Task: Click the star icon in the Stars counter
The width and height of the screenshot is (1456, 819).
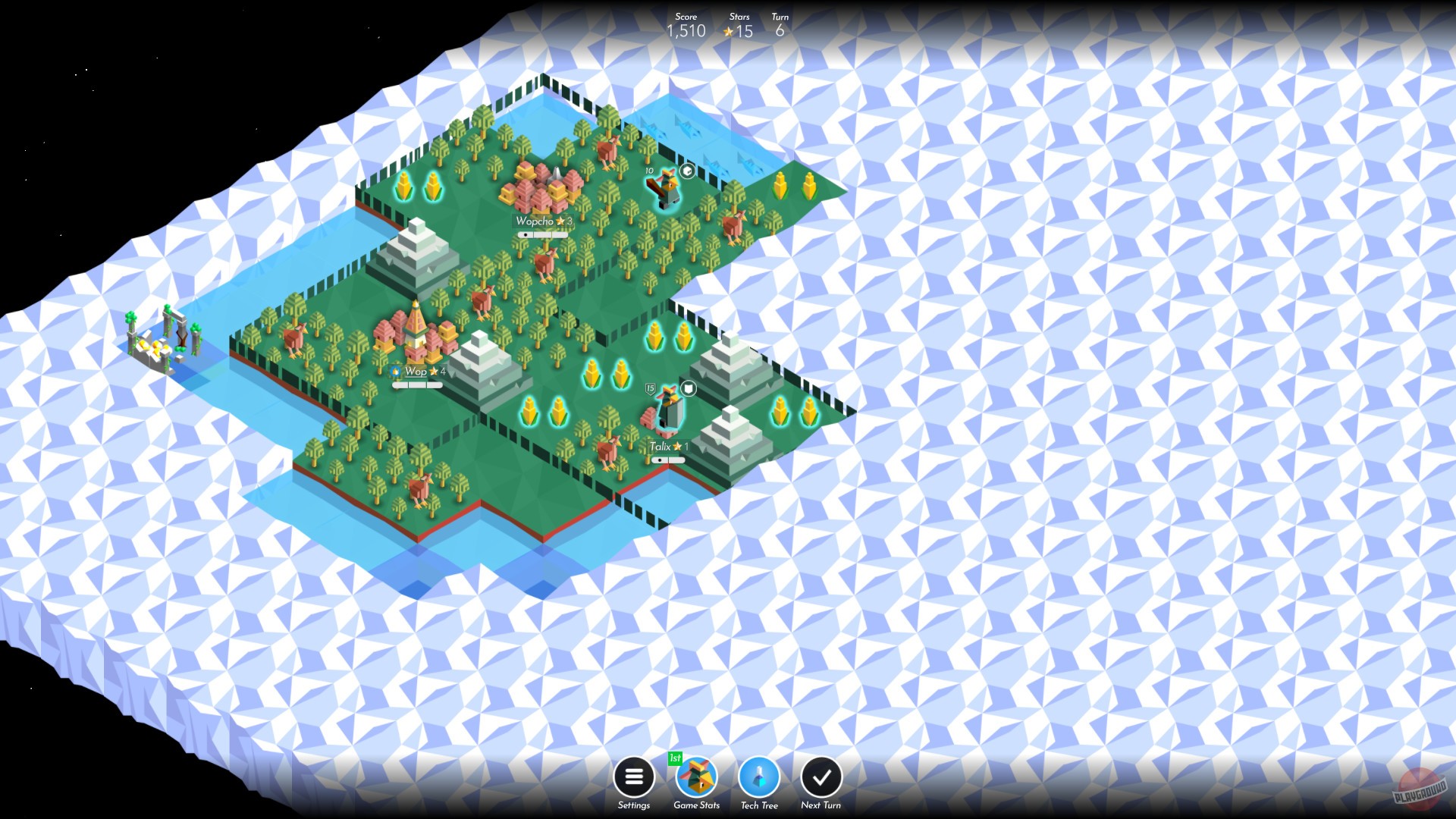Action: pos(727,32)
